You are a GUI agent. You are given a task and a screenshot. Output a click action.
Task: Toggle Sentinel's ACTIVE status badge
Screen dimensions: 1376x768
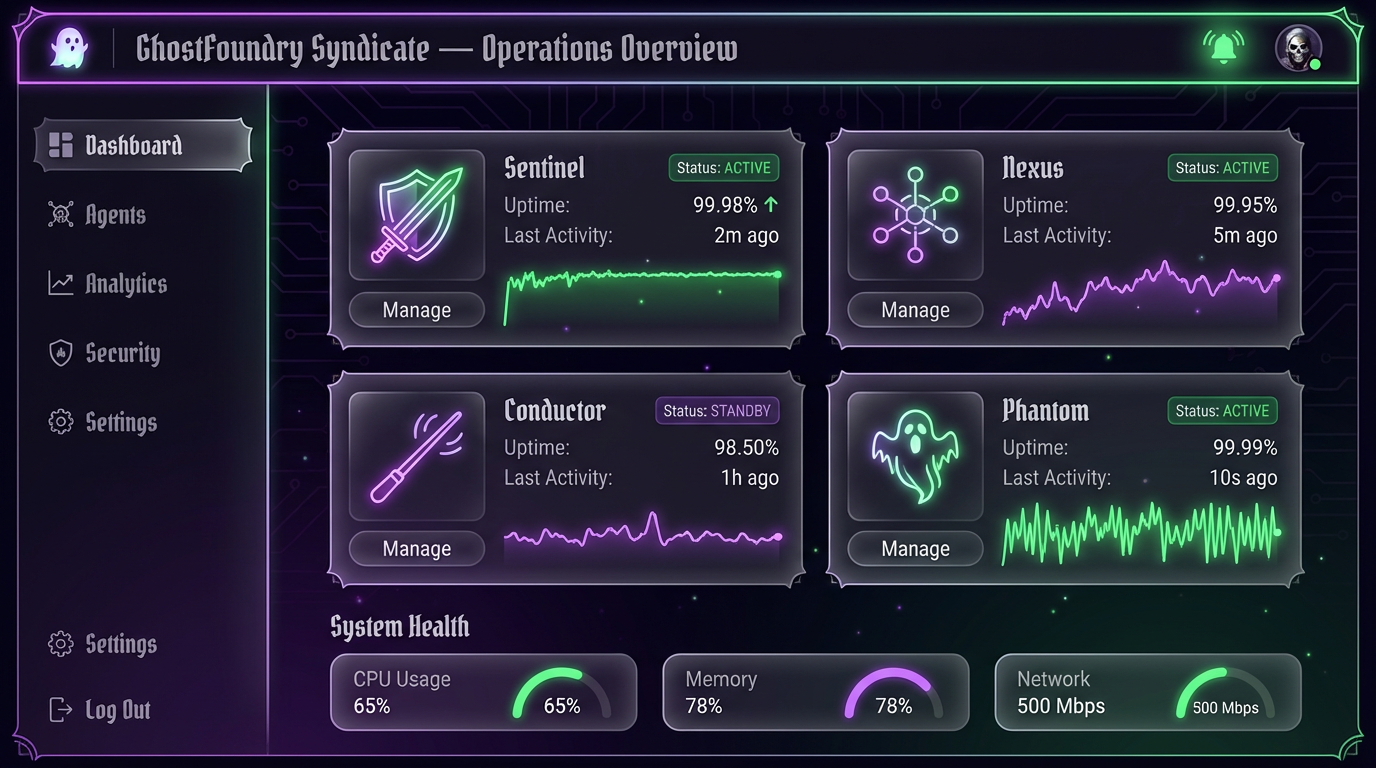point(723,167)
